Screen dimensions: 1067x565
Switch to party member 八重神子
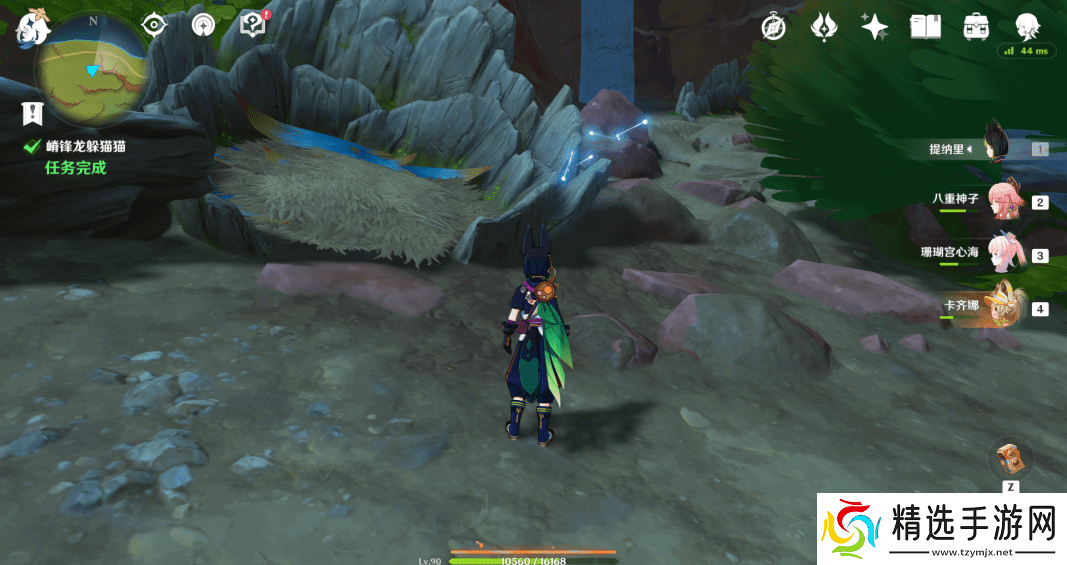1003,200
